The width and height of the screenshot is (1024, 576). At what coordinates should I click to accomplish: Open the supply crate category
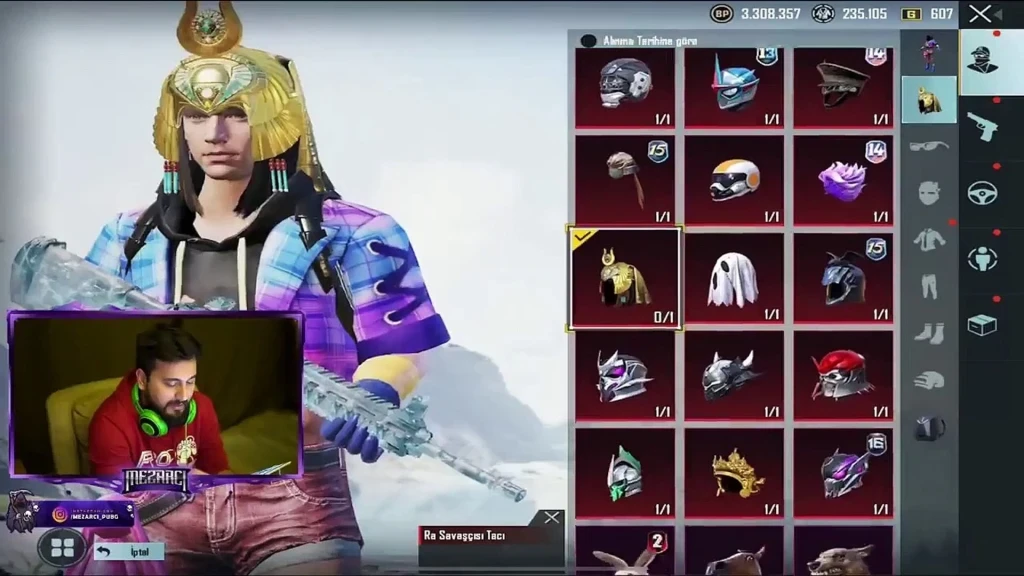pos(982,324)
